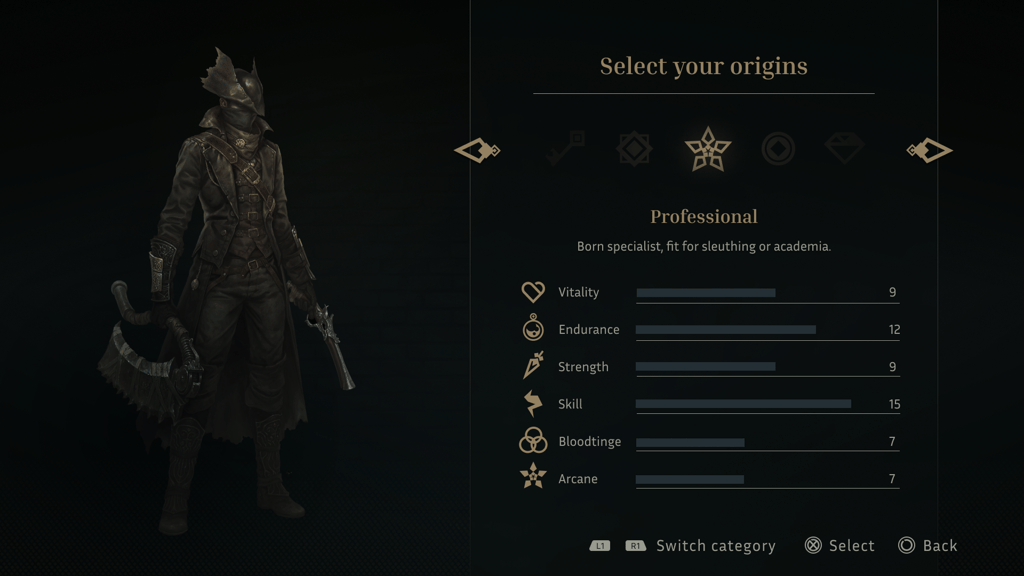Go to the previous origin with left arrow

point(477,150)
